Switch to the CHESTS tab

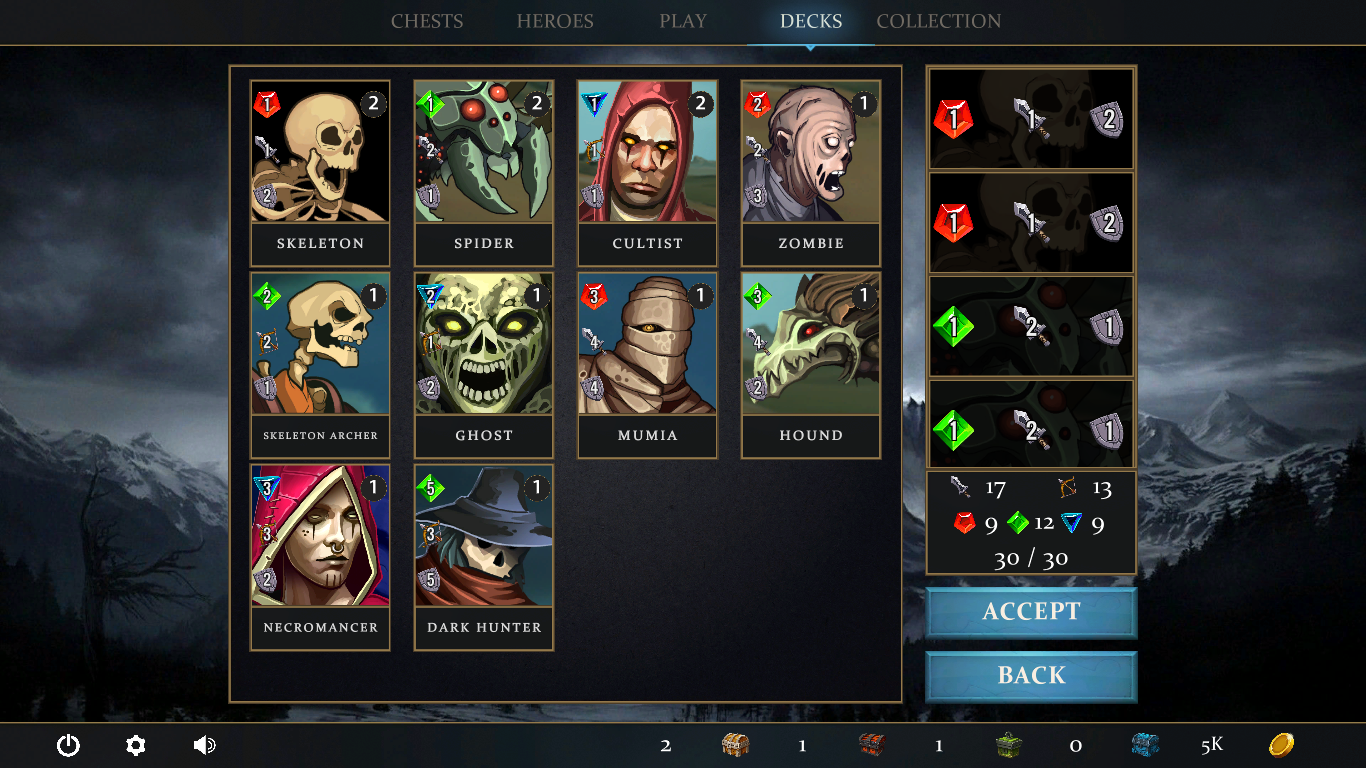pos(427,21)
